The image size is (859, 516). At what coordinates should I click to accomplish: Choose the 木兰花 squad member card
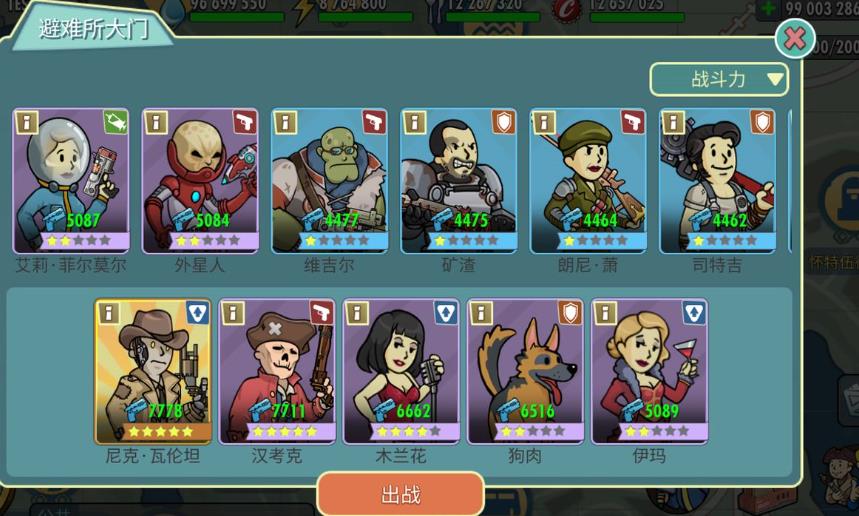401,371
